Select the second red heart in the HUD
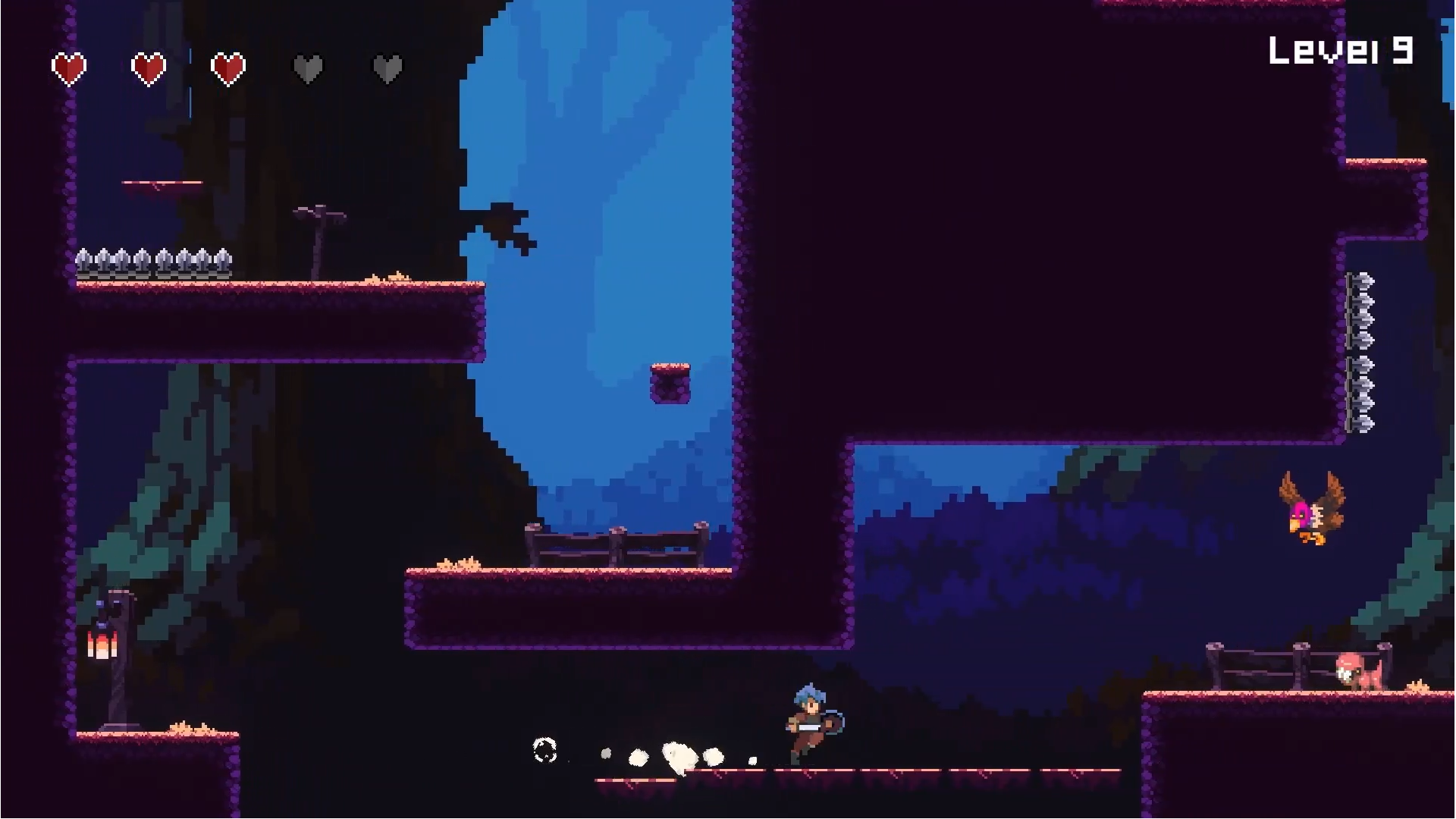Image resolution: width=1456 pixels, height=819 pixels. tap(149, 68)
